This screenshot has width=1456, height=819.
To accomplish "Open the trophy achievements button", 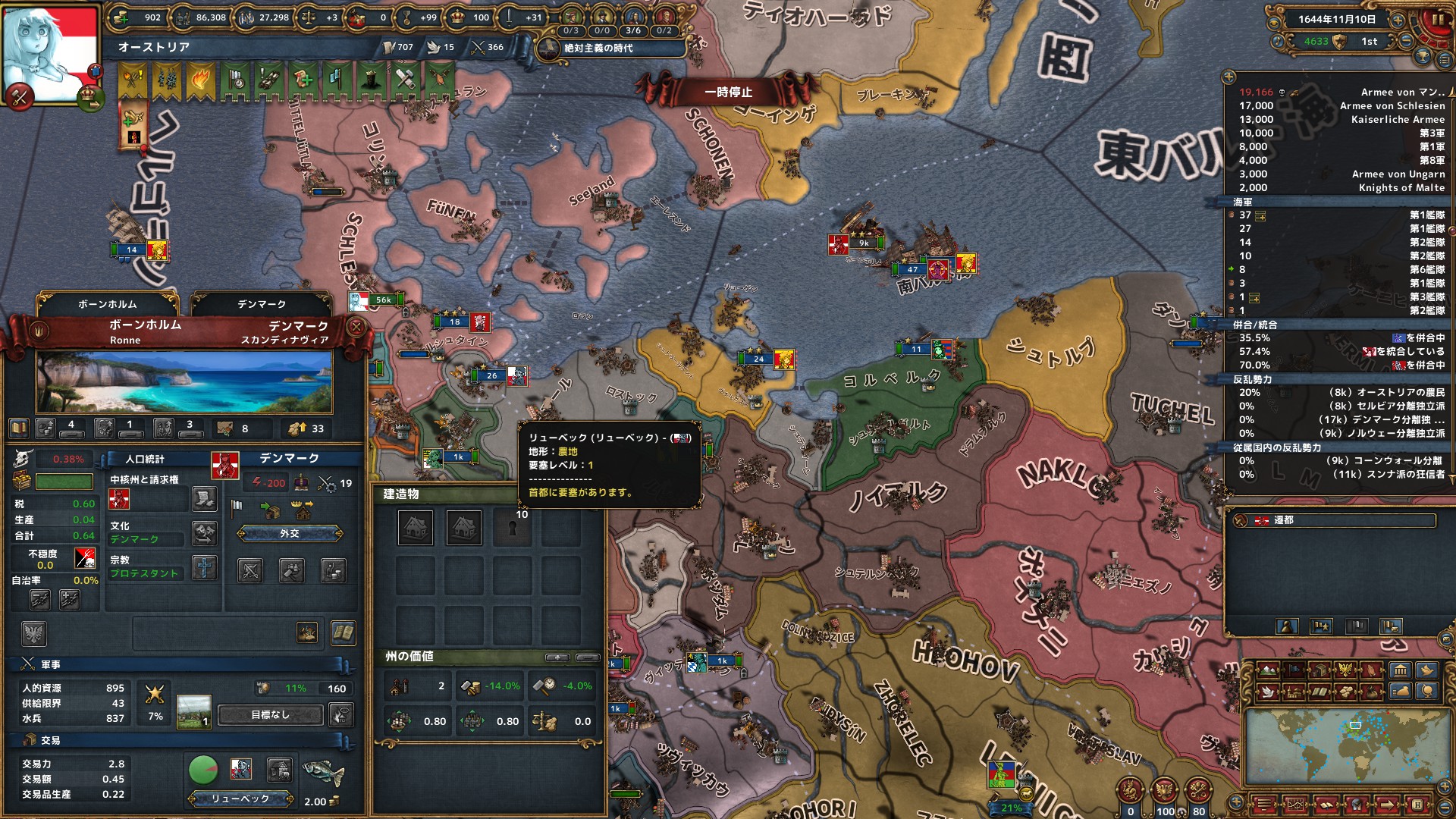I will pos(1423,56).
